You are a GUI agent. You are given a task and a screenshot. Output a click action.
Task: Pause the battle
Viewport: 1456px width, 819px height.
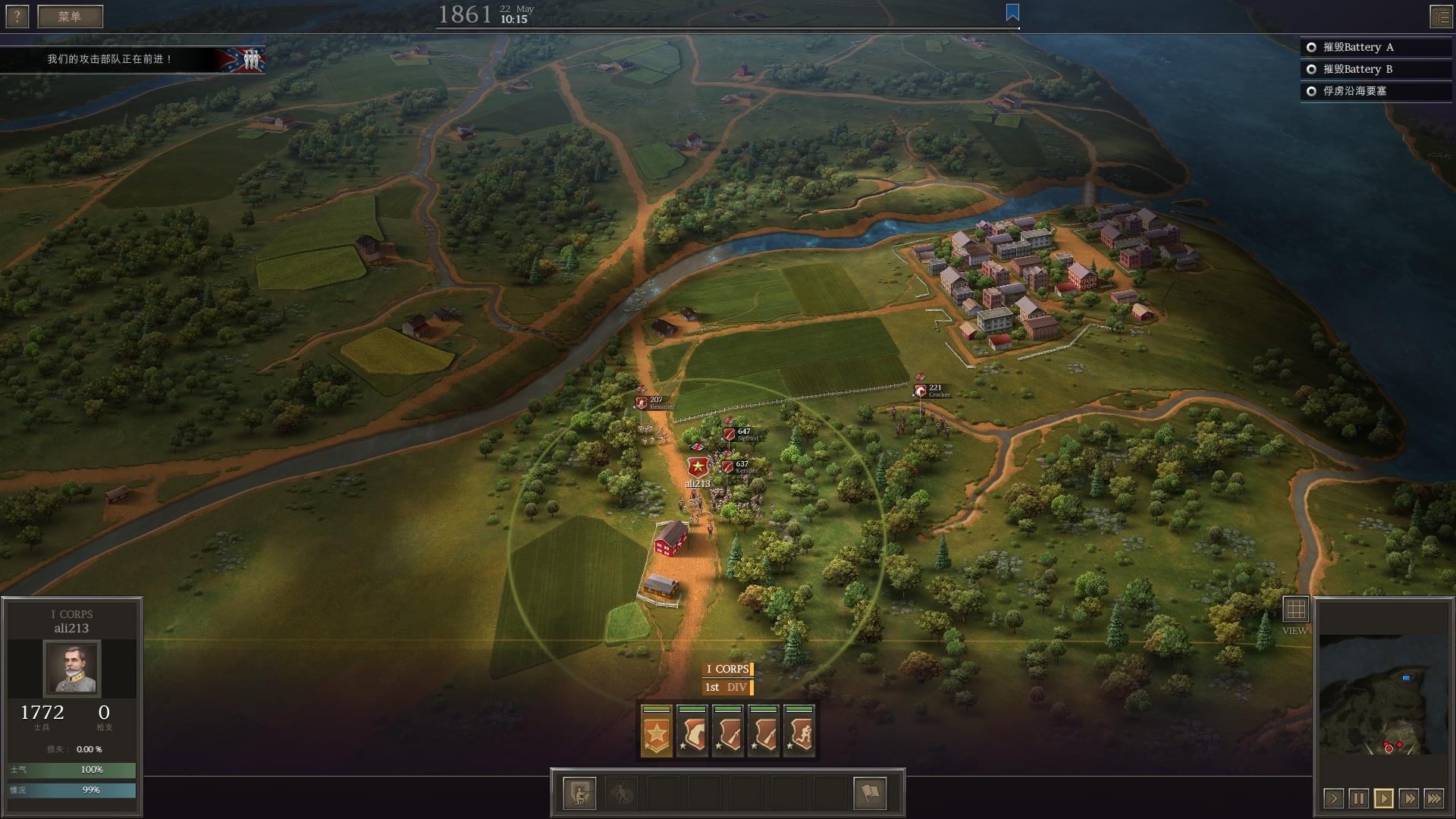click(1358, 799)
